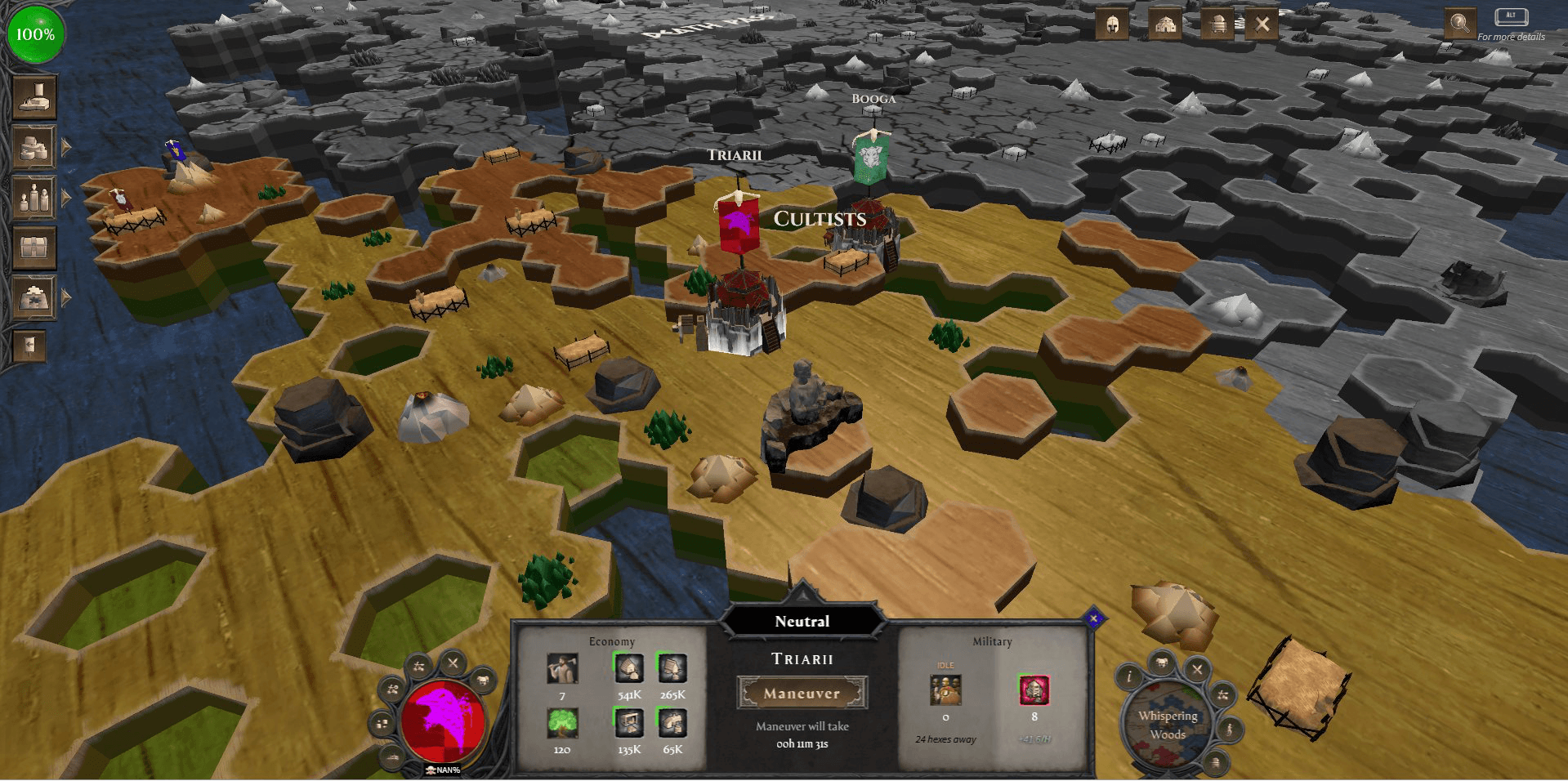Open the puzzle piece sidebar menu
Image resolution: width=1568 pixels, height=781 pixels.
(x=34, y=297)
